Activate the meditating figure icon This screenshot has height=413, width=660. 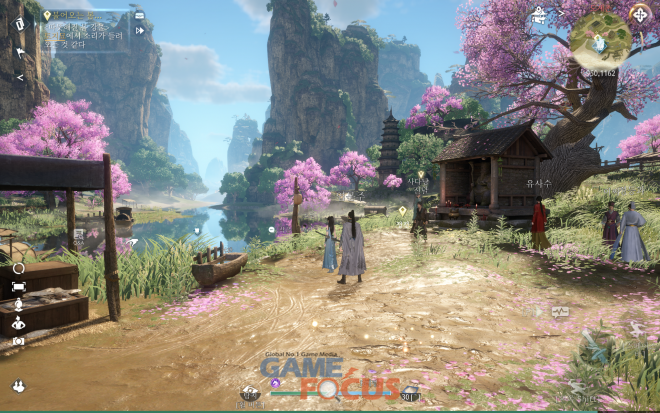[18, 323]
